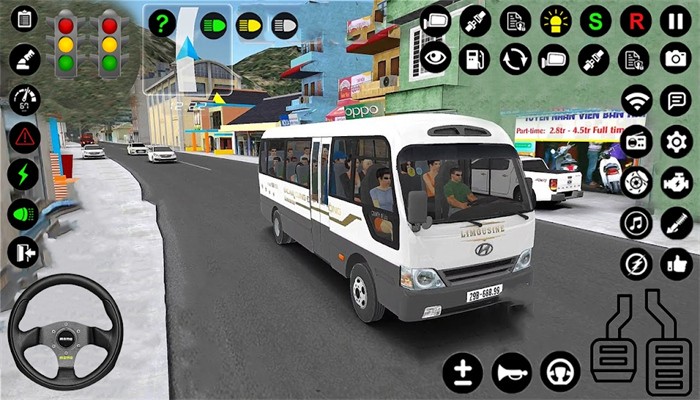
Task: Tap the red R record button
Action: pyautogui.click(x=635, y=20)
